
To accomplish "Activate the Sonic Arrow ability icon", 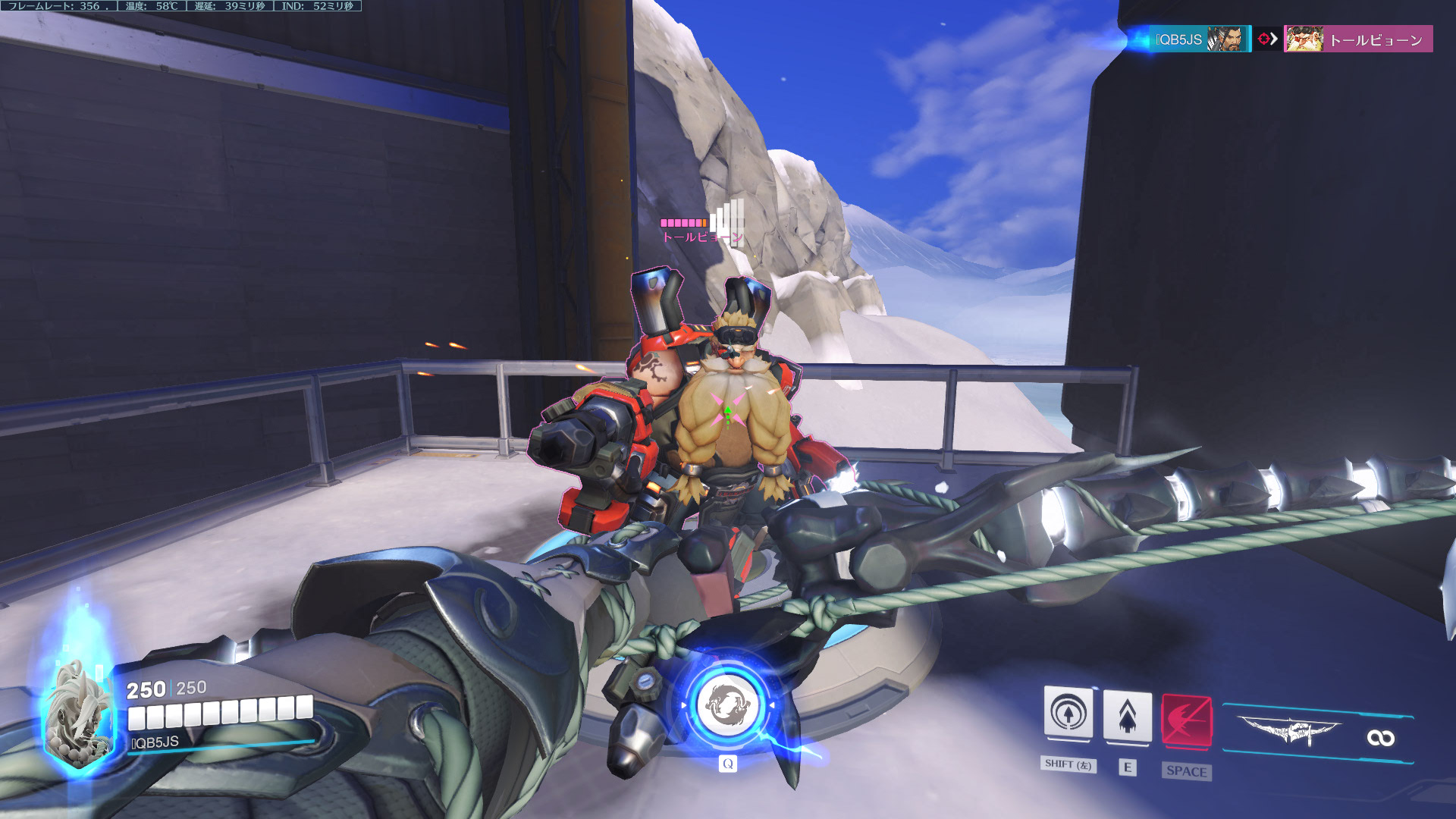I will point(1068,714).
